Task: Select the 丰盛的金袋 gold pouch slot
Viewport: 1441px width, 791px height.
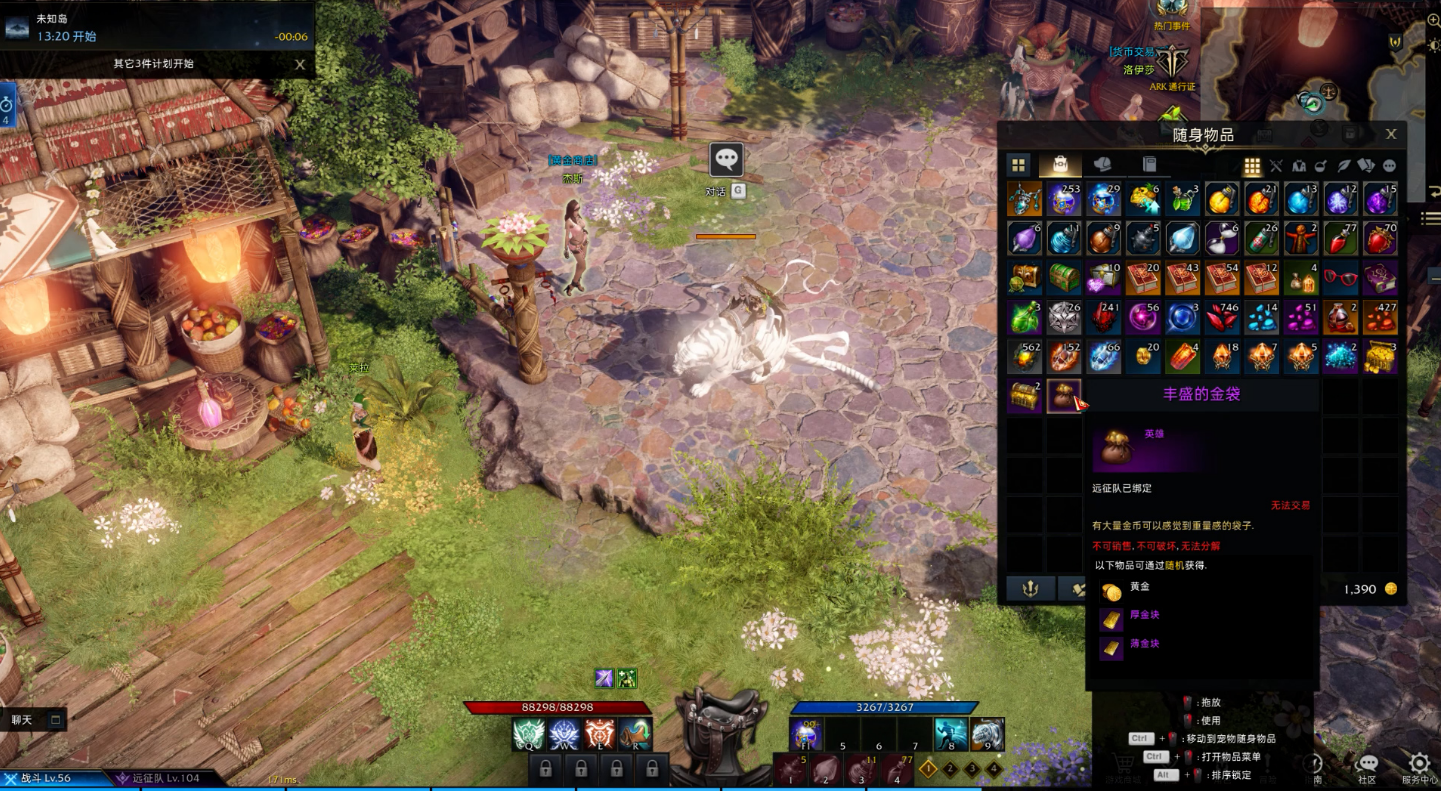Action: click(x=1064, y=396)
